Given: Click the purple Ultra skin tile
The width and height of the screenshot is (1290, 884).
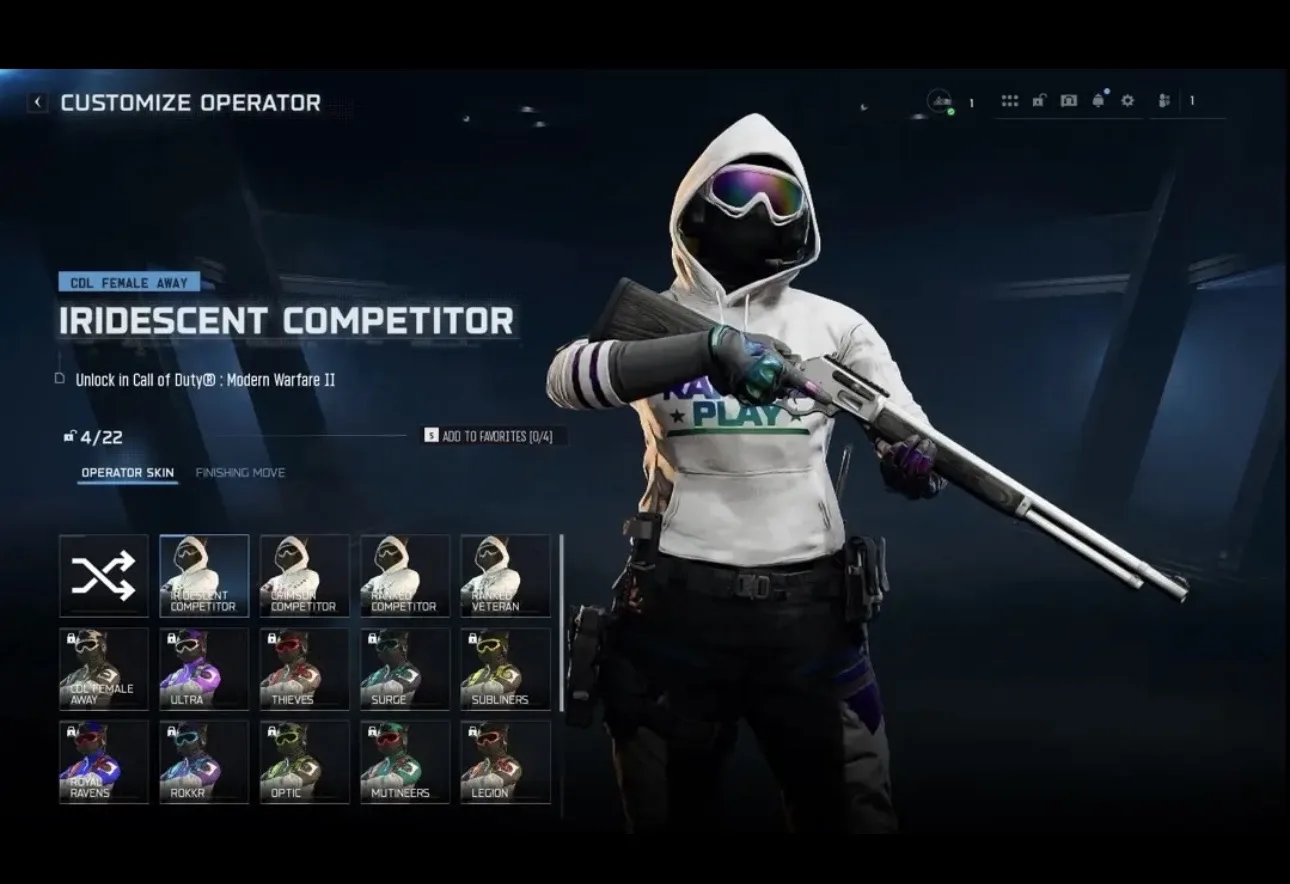Looking at the screenshot, I should pyautogui.click(x=204, y=669).
